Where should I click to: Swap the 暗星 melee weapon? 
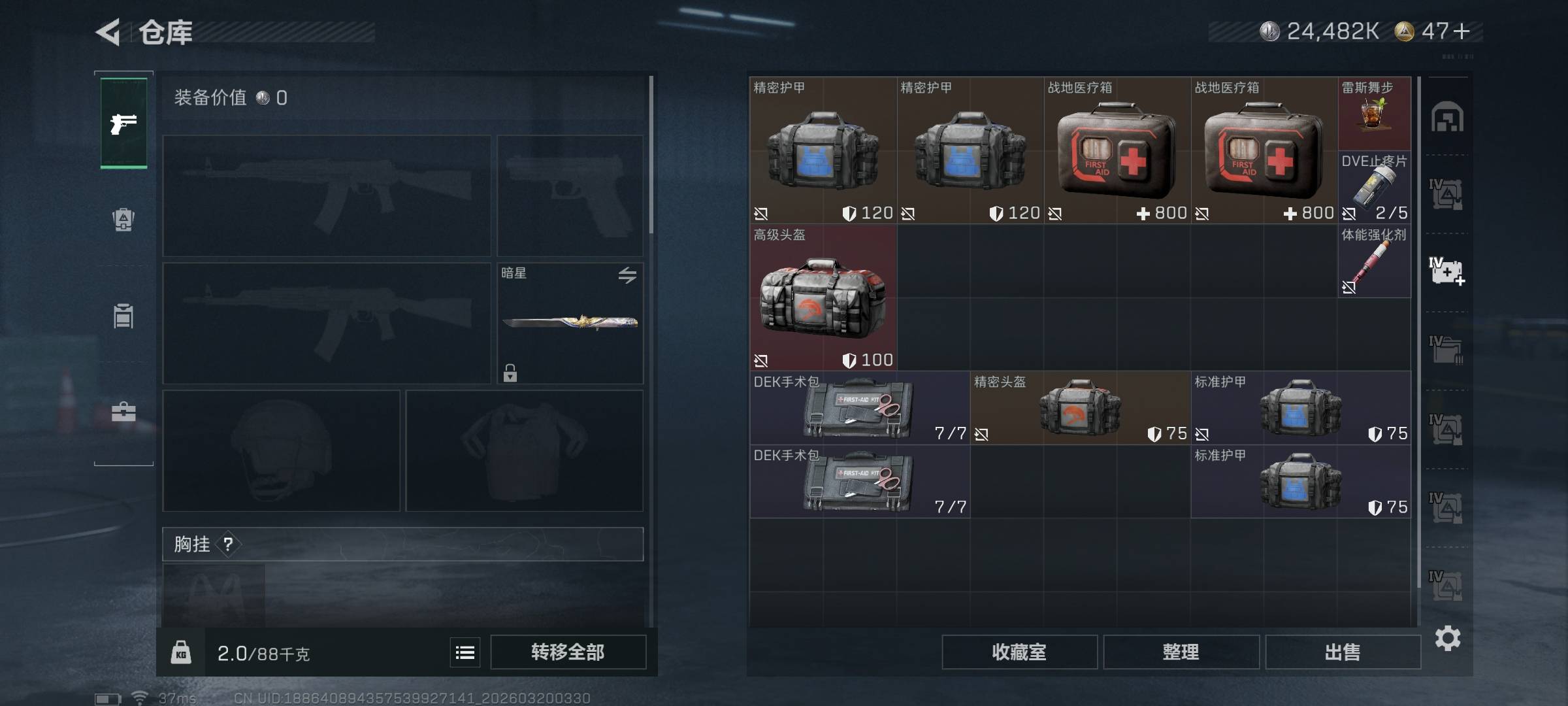tap(627, 275)
